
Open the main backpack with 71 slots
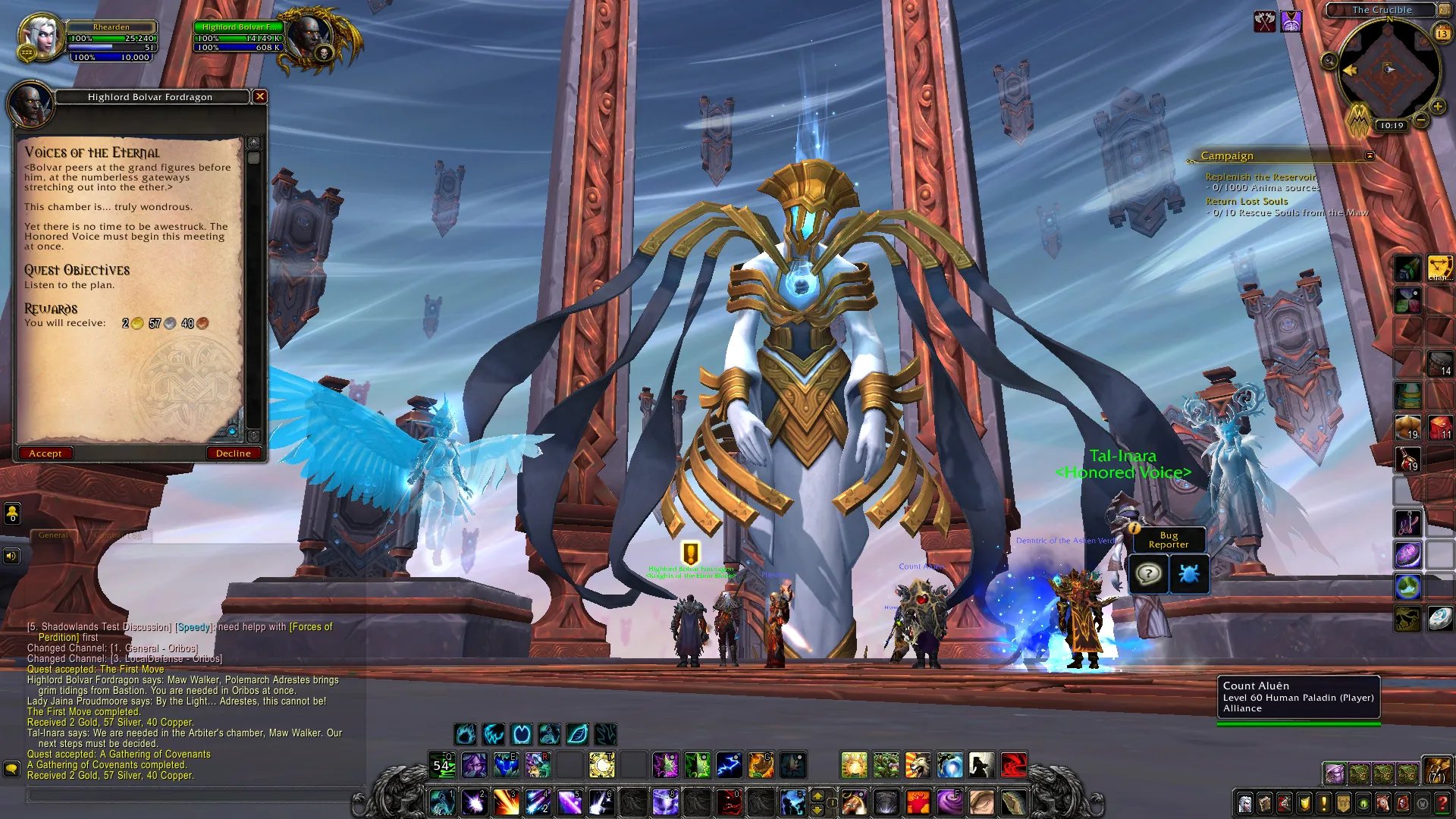click(1436, 771)
